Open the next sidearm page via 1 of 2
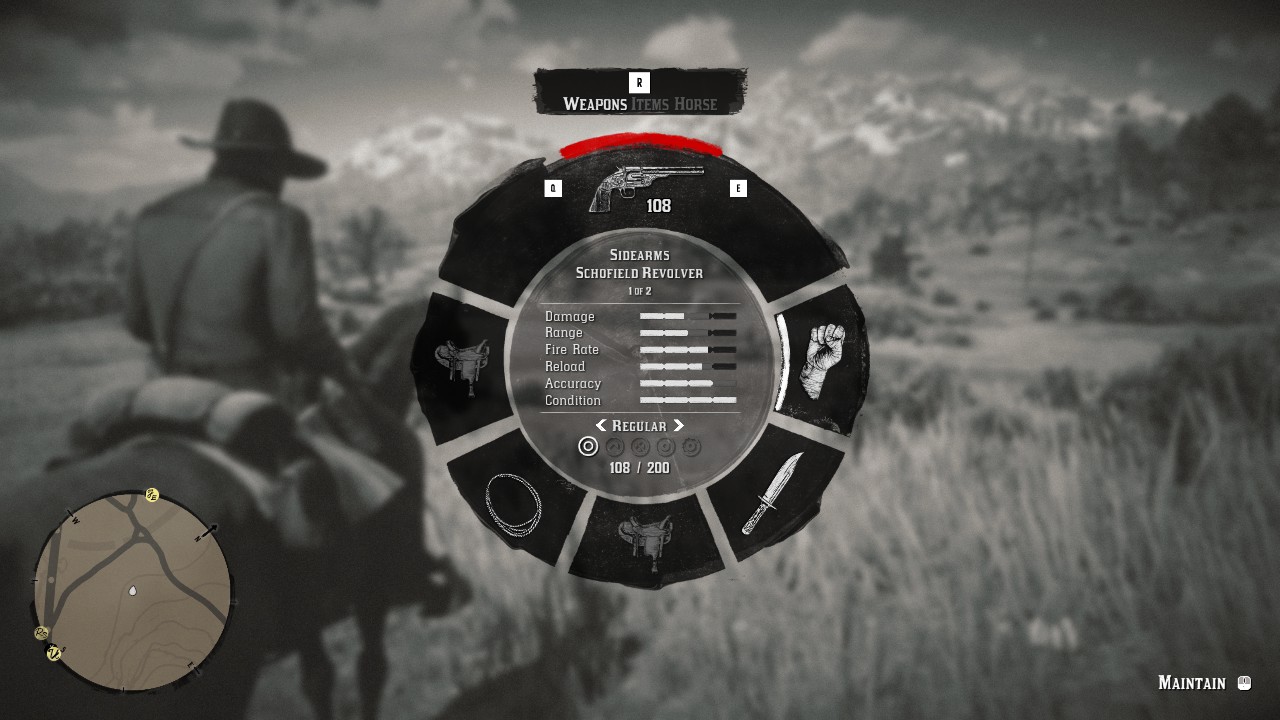Viewport: 1280px width, 720px height. point(640,291)
